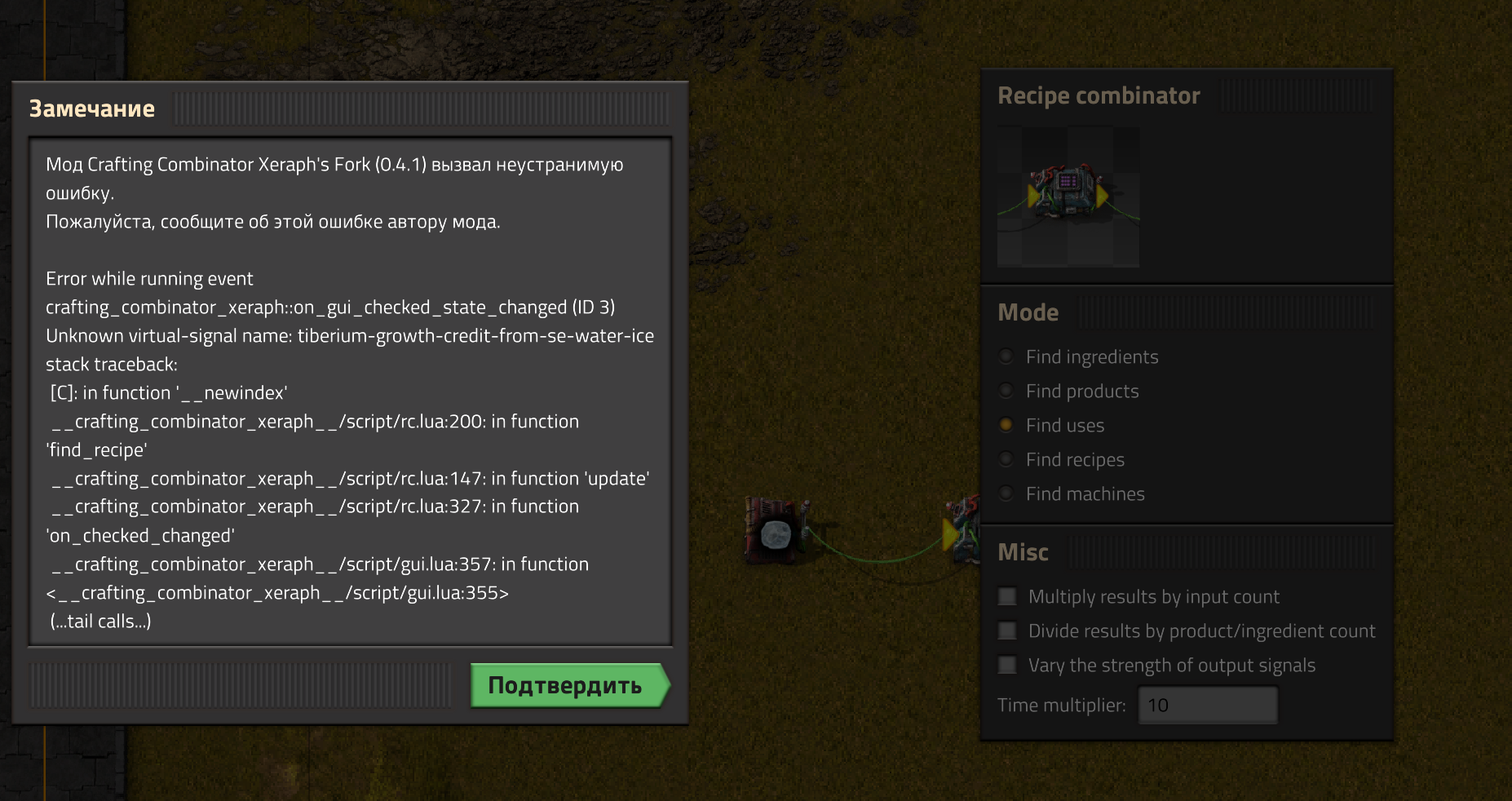Click the Замечание dialog header
The height and width of the screenshot is (801, 1512).
pyautogui.click(x=92, y=108)
